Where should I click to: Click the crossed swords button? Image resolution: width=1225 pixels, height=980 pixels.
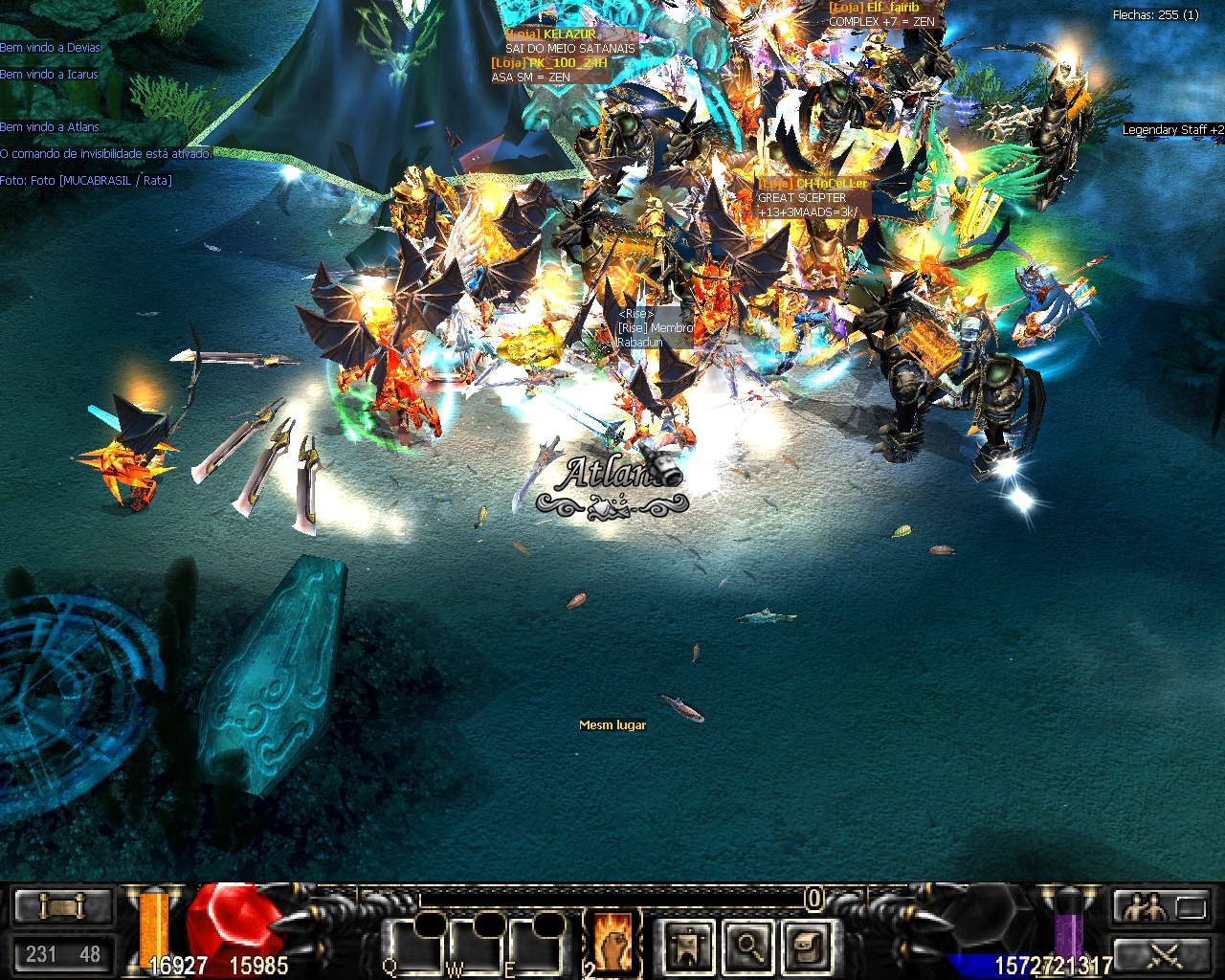coord(1163,953)
